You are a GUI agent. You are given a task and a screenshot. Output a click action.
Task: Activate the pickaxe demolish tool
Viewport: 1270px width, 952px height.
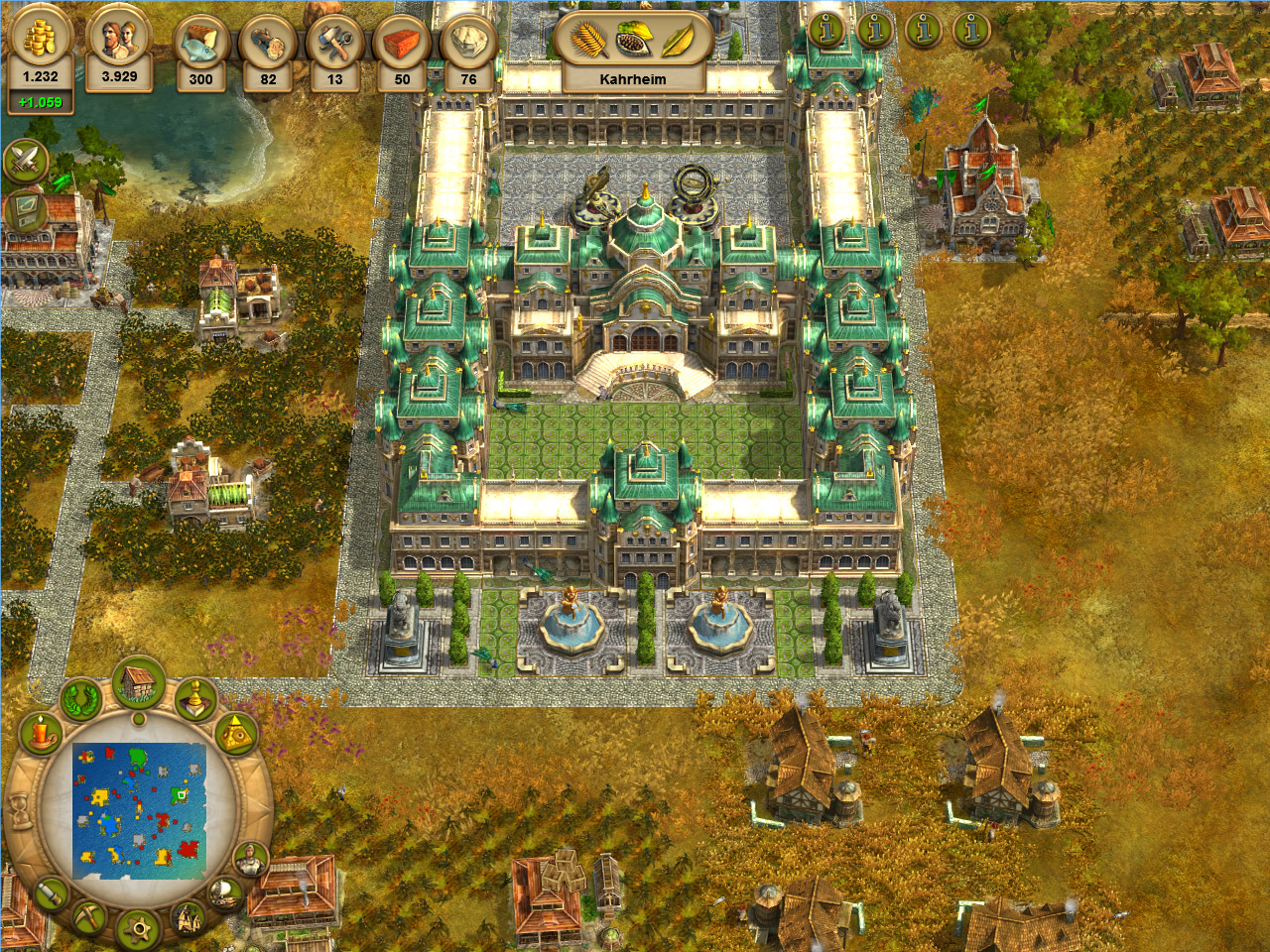[x=87, y=917]
